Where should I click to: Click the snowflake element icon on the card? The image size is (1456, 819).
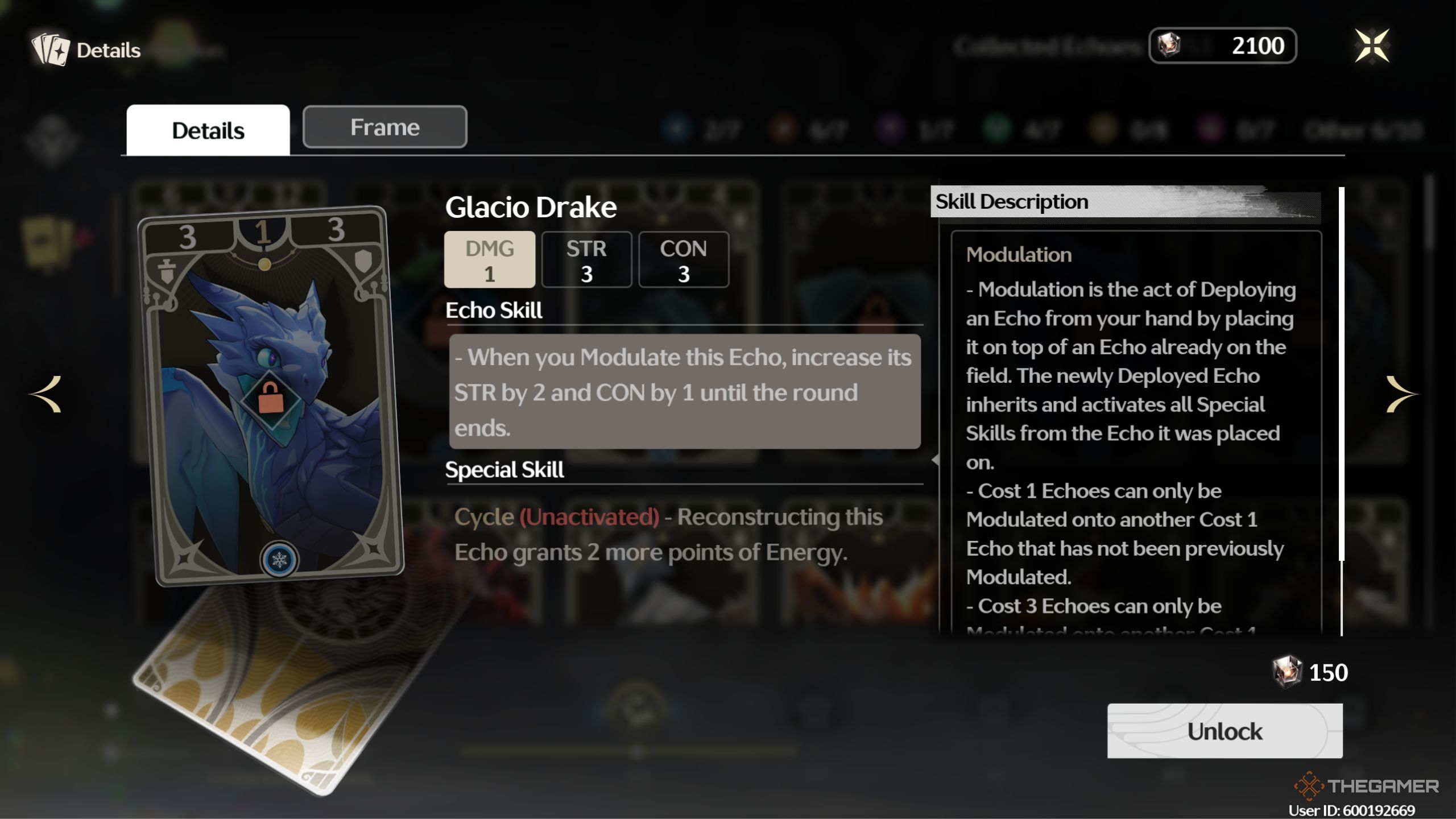point(278,559)
